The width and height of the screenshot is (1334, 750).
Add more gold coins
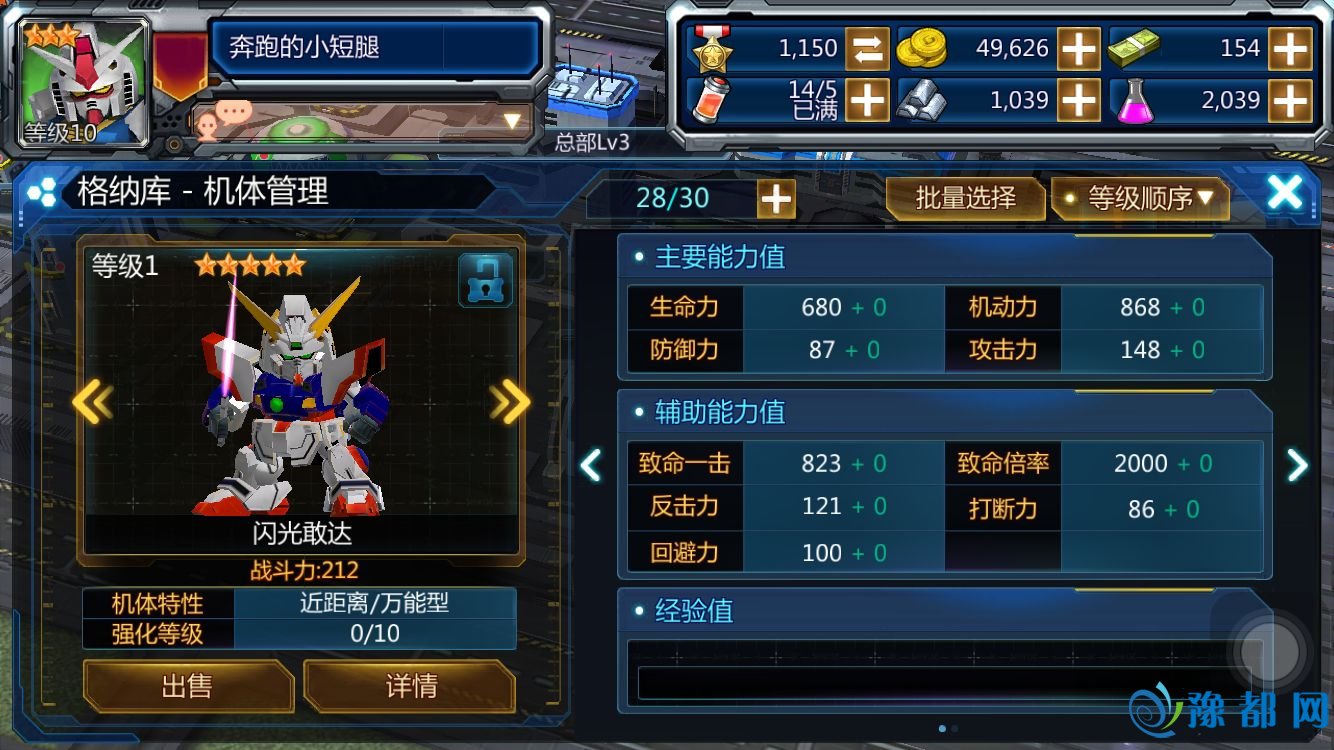[x=1079, y=48]
